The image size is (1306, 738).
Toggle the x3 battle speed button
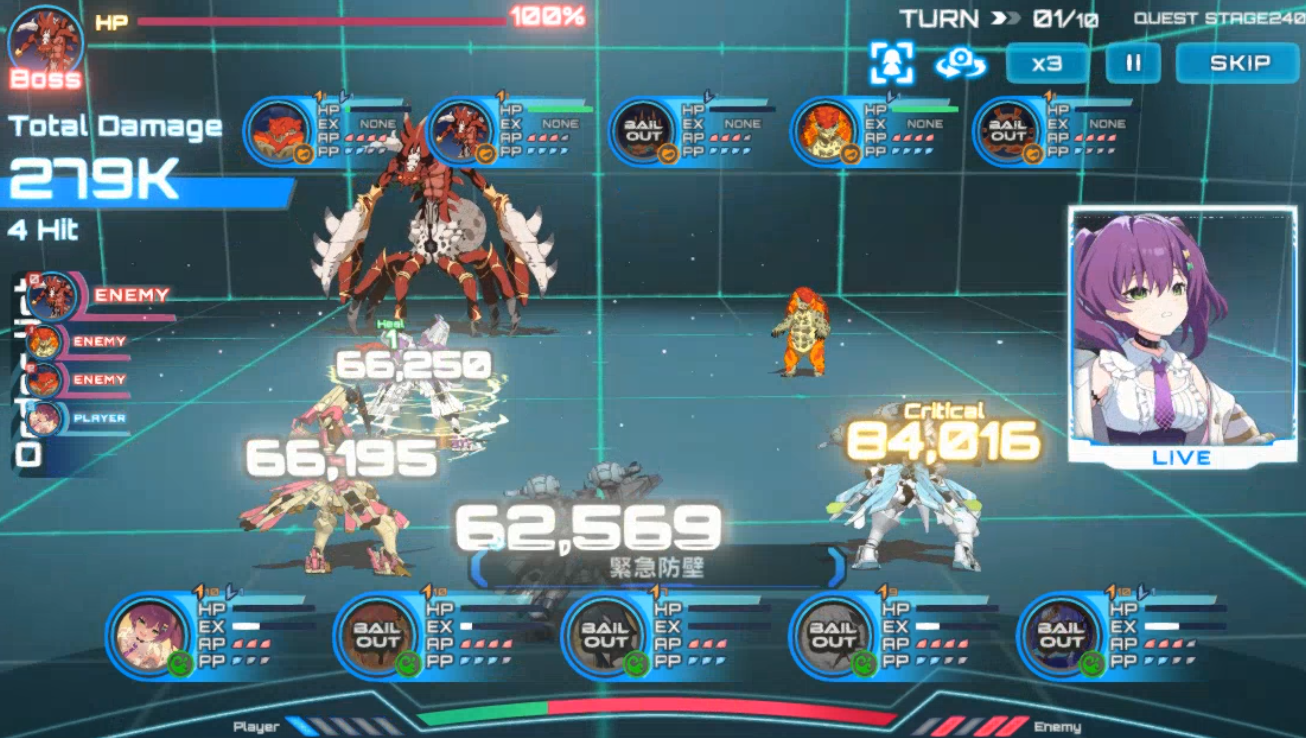click(1046, 63)
